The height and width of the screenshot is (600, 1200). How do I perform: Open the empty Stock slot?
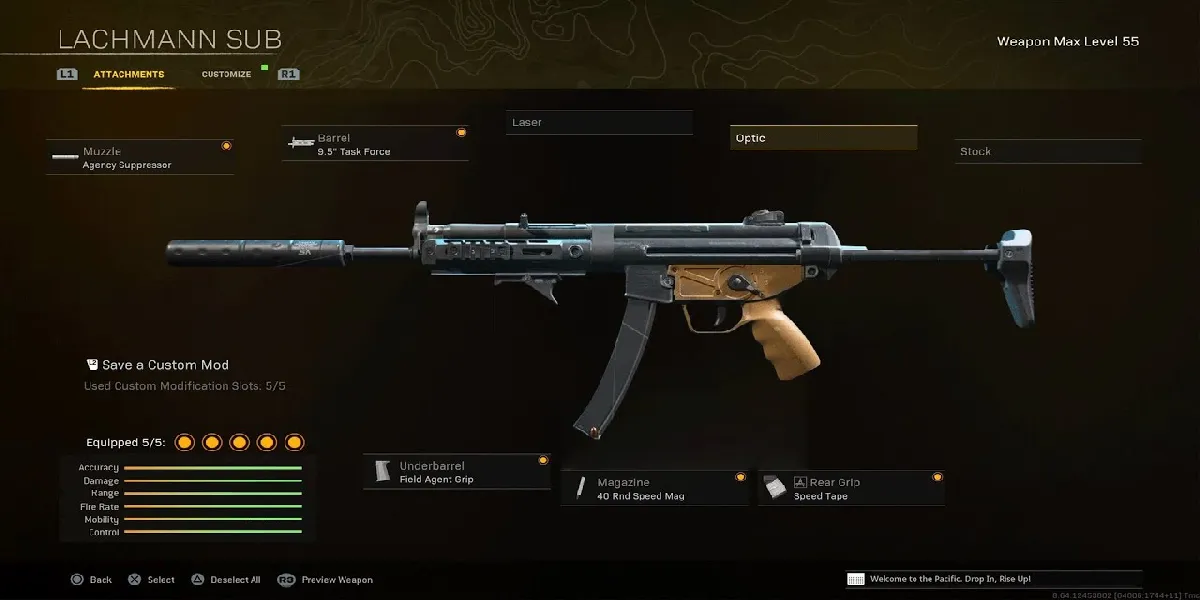(x=1047, y=151)
